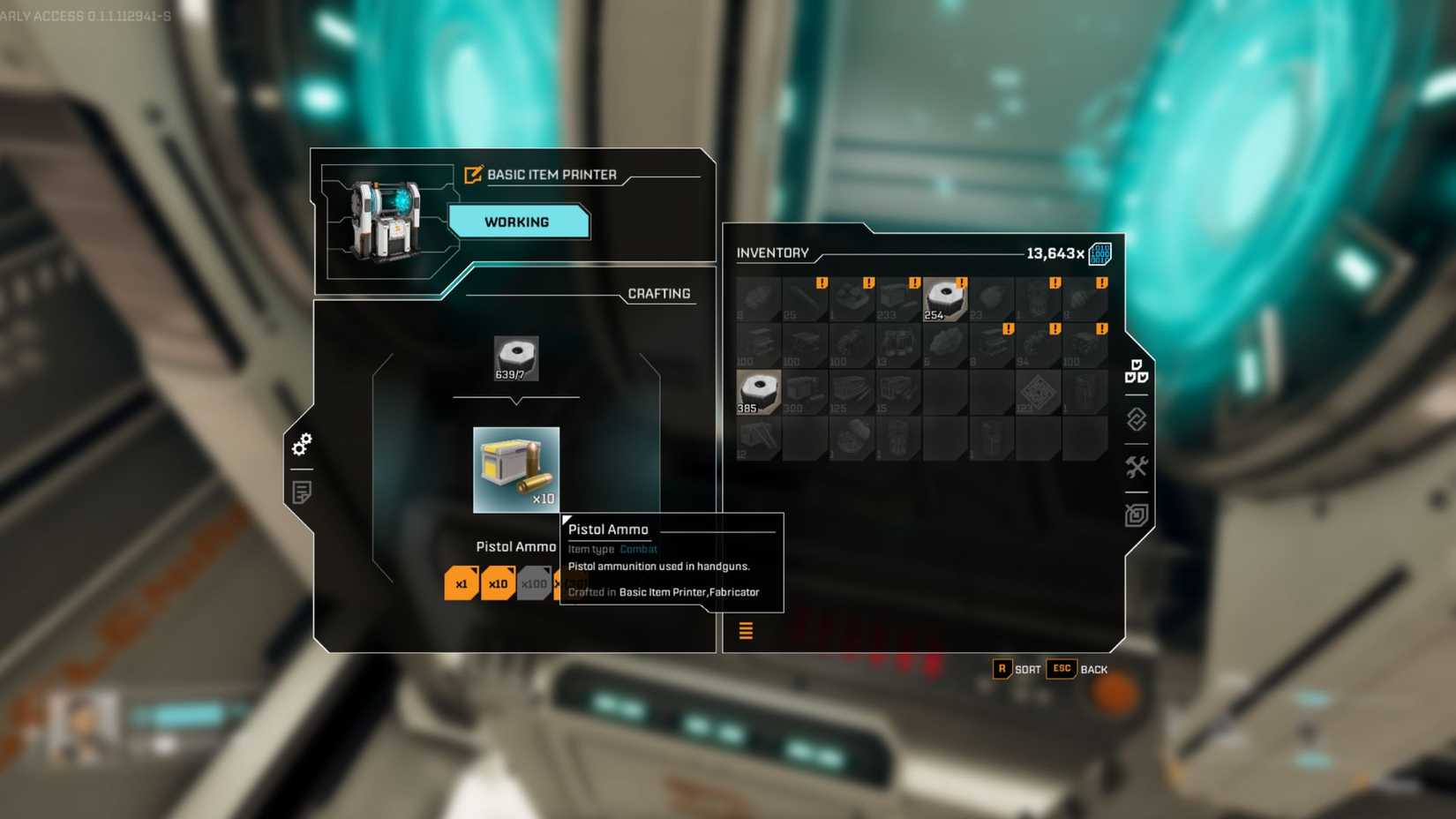
Task: Click the WORKING status indicator
Action: 518,222
